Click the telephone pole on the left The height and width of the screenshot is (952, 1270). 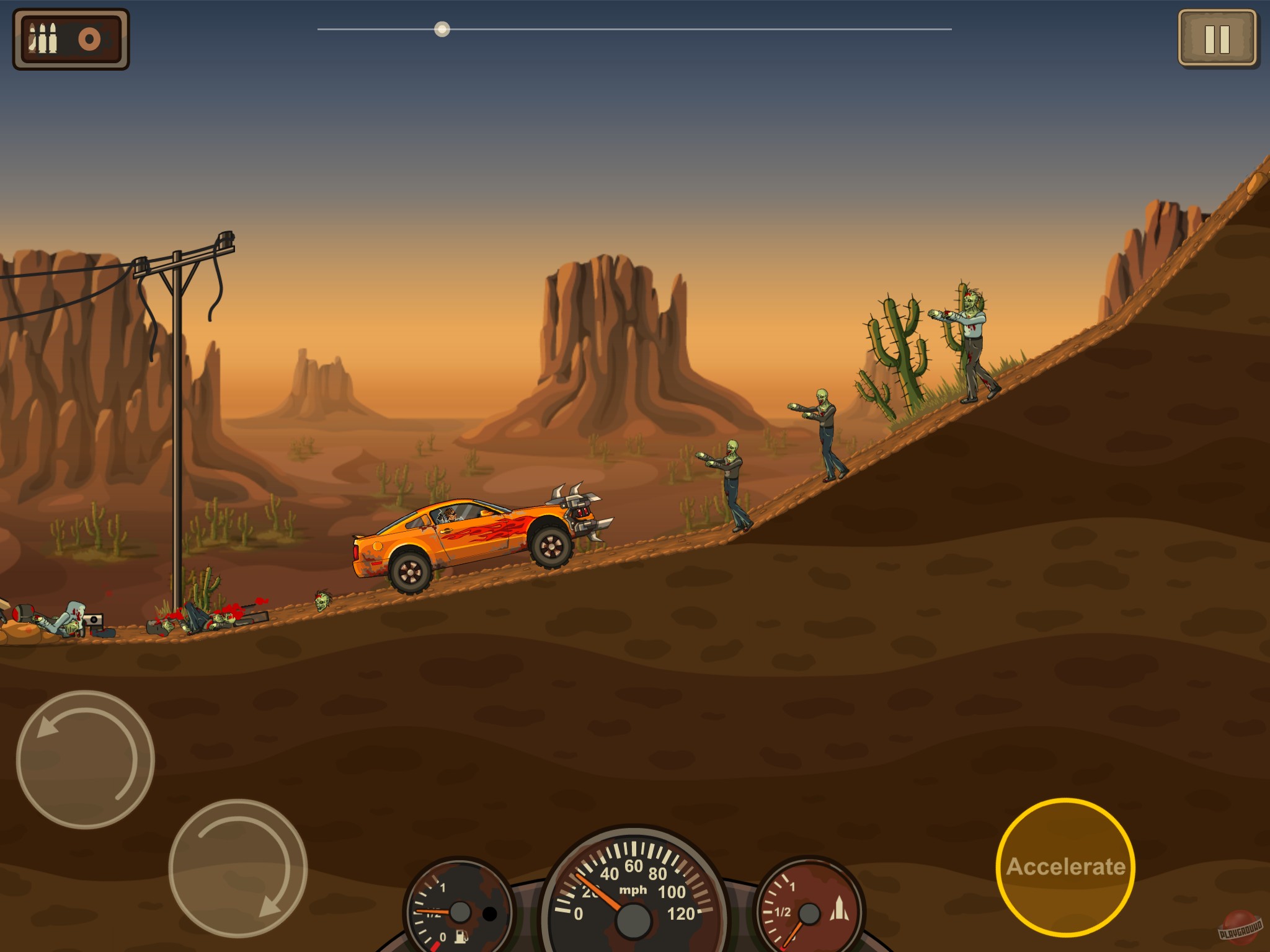(179, 403)
